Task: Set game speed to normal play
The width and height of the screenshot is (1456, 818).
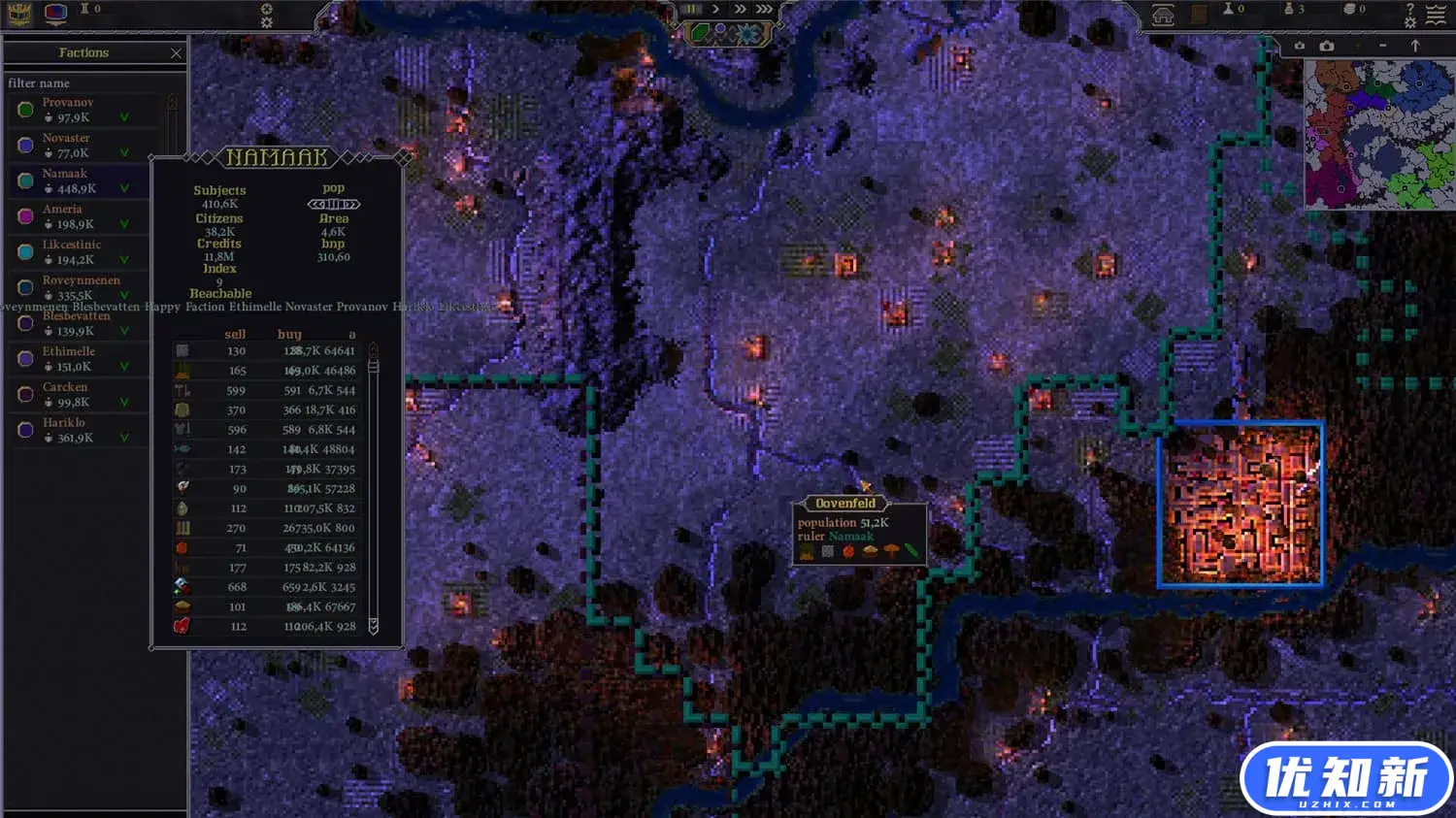Action: point(715,9)
